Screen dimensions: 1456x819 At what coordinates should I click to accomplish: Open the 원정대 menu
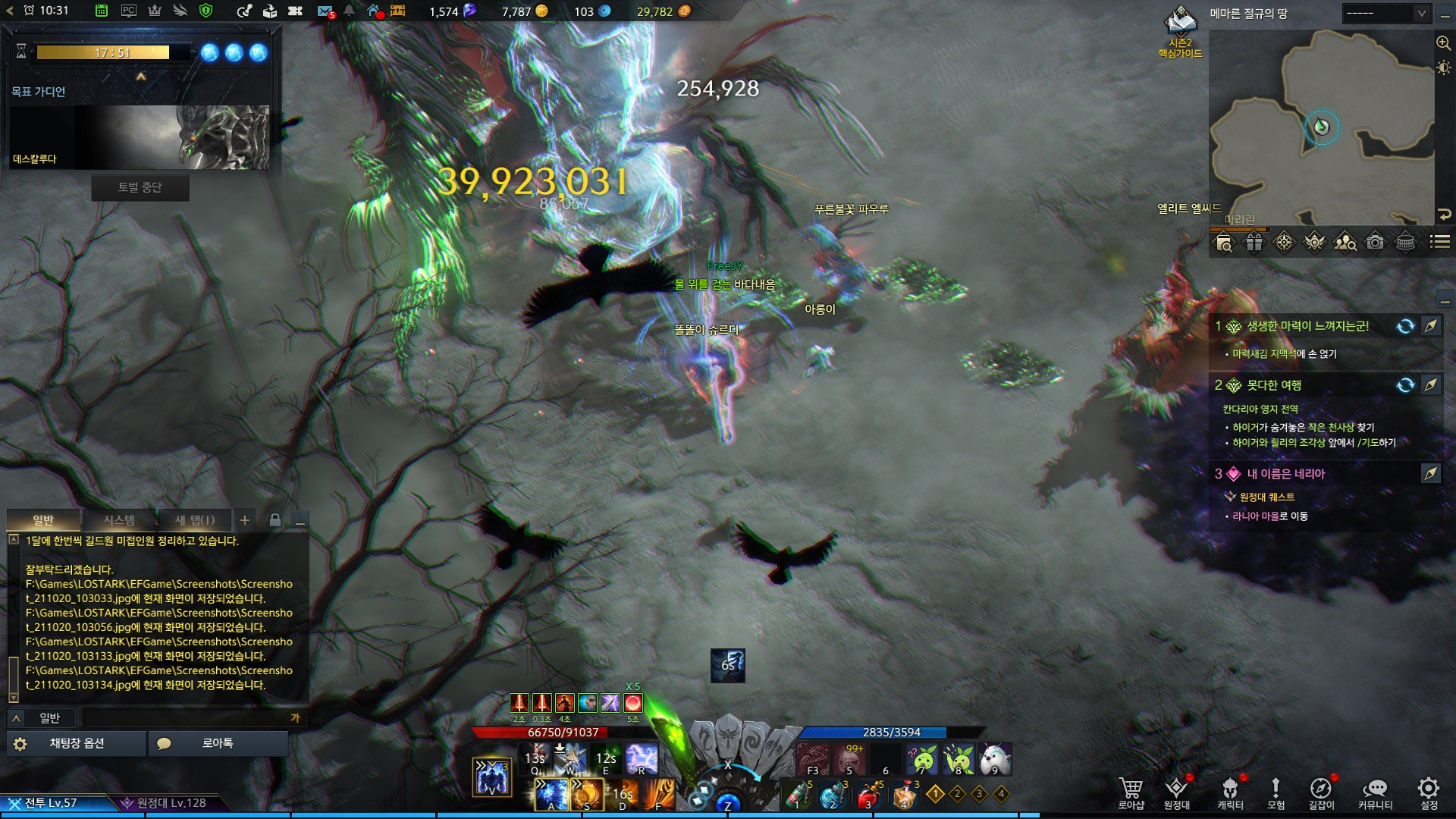pyautogui.click(x=1176, y=792)
